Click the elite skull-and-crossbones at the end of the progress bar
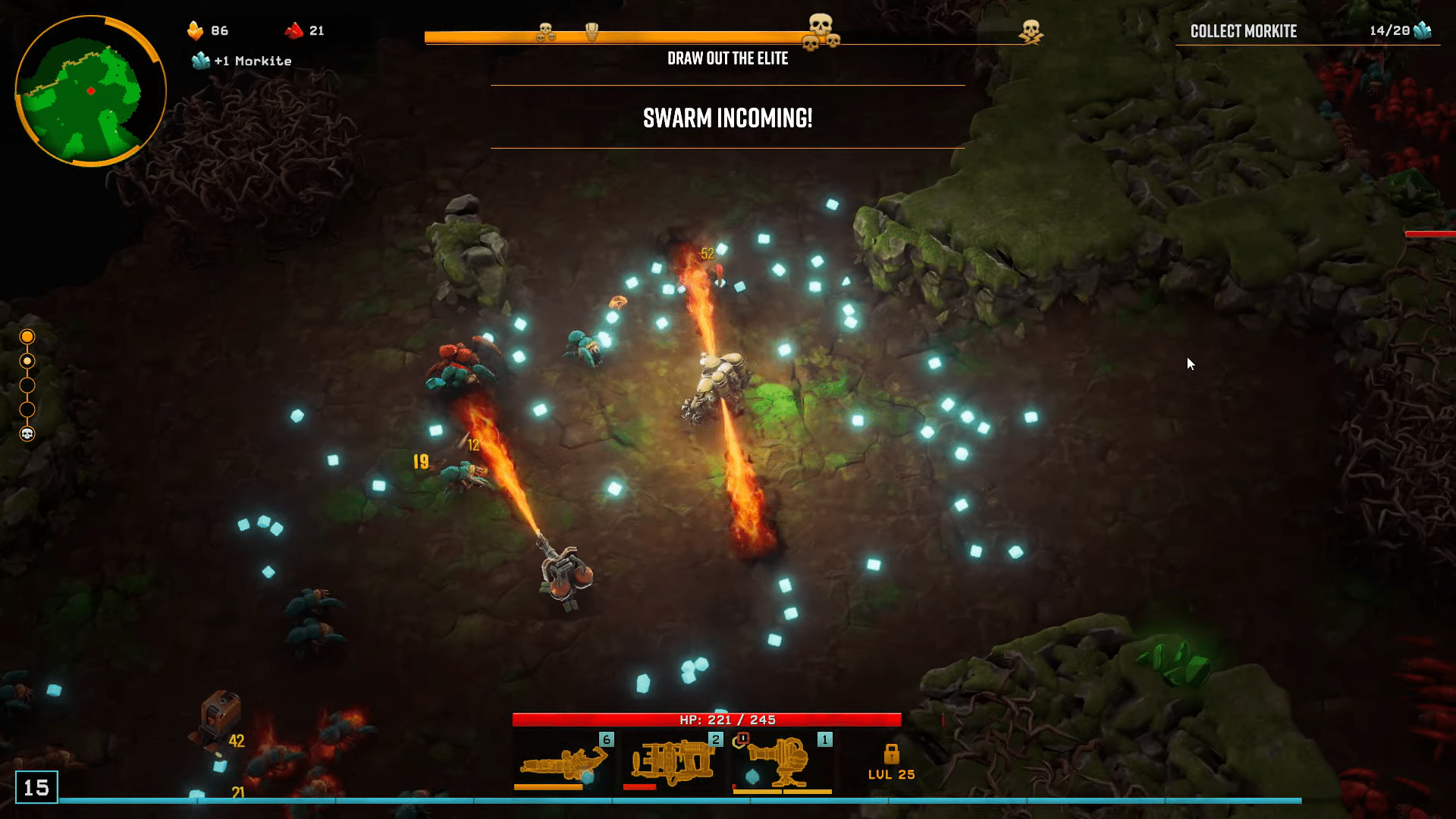The image size is (1456, 819). (x=1030, y=33)
